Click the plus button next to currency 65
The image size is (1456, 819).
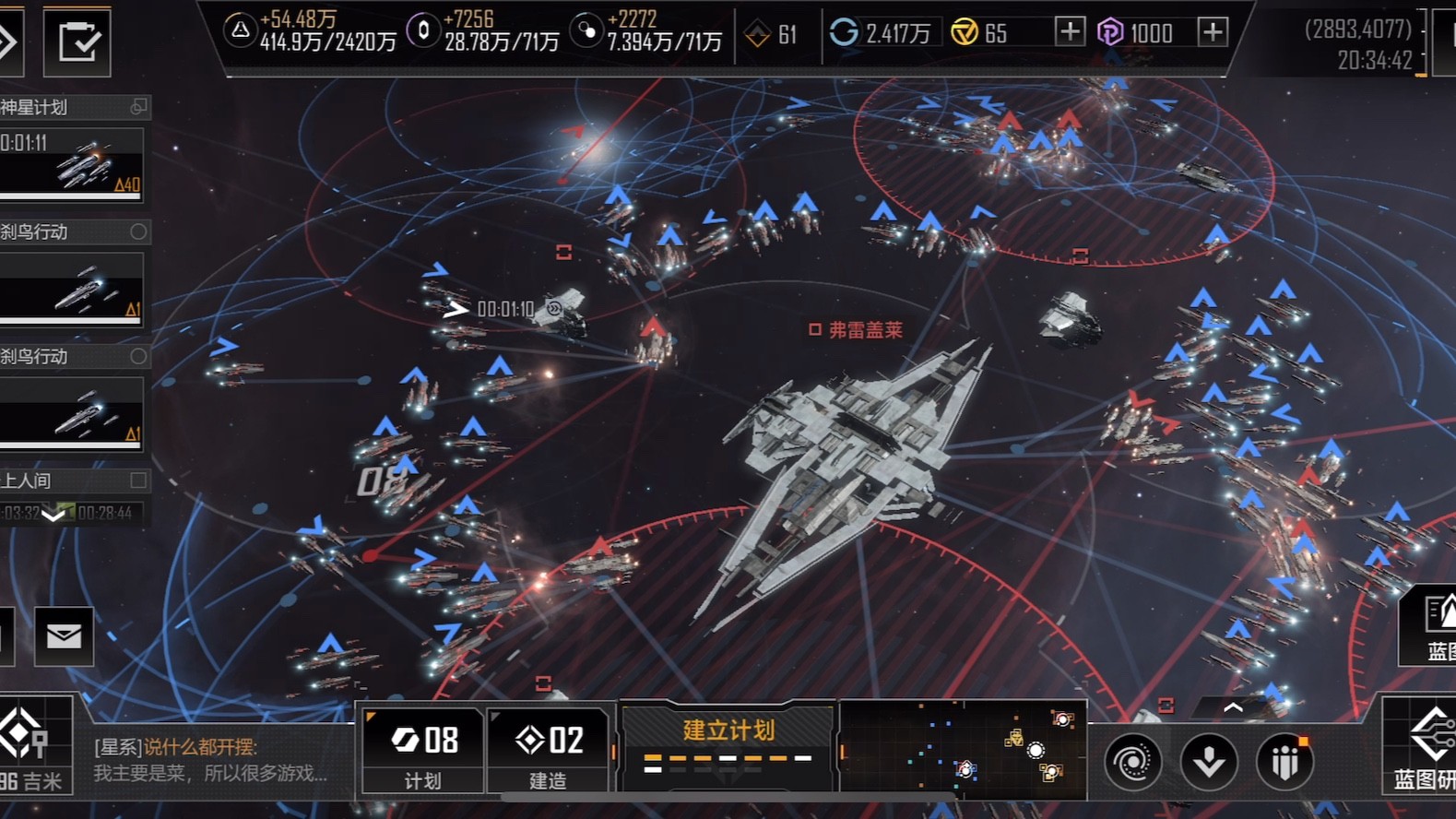click(1070, 30)
